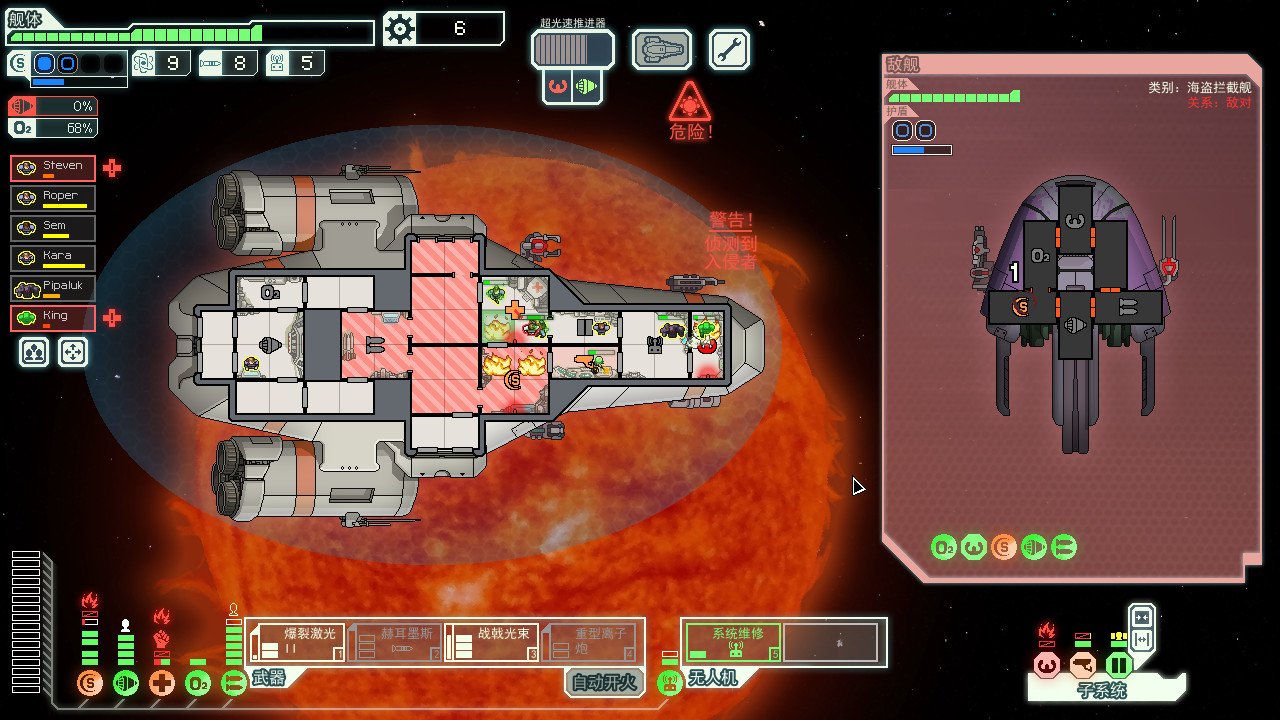Target the enemy shields icon

click(x=1003, y=547)
